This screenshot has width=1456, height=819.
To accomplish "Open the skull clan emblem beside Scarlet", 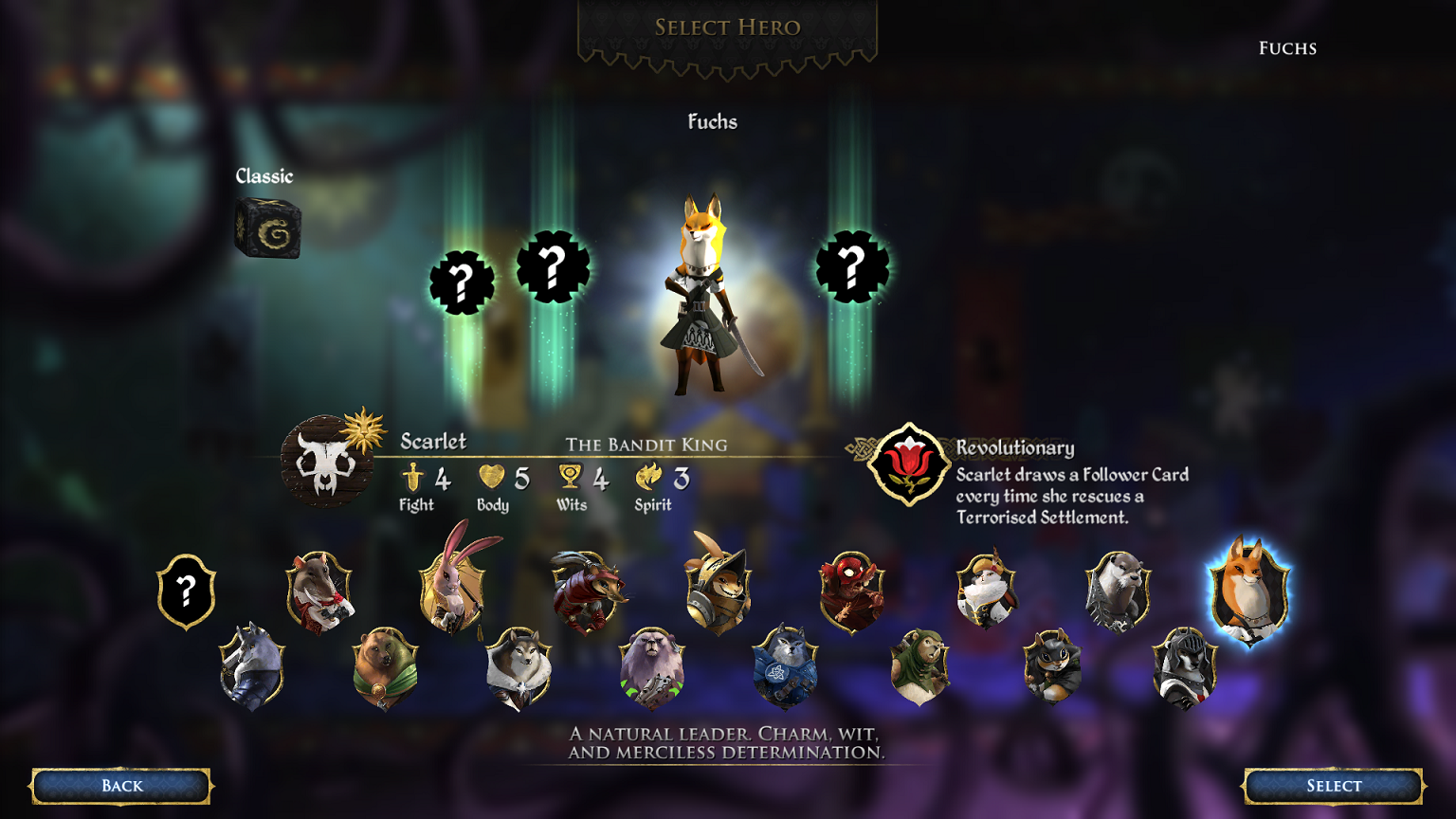I will click(x=326, y=462).
